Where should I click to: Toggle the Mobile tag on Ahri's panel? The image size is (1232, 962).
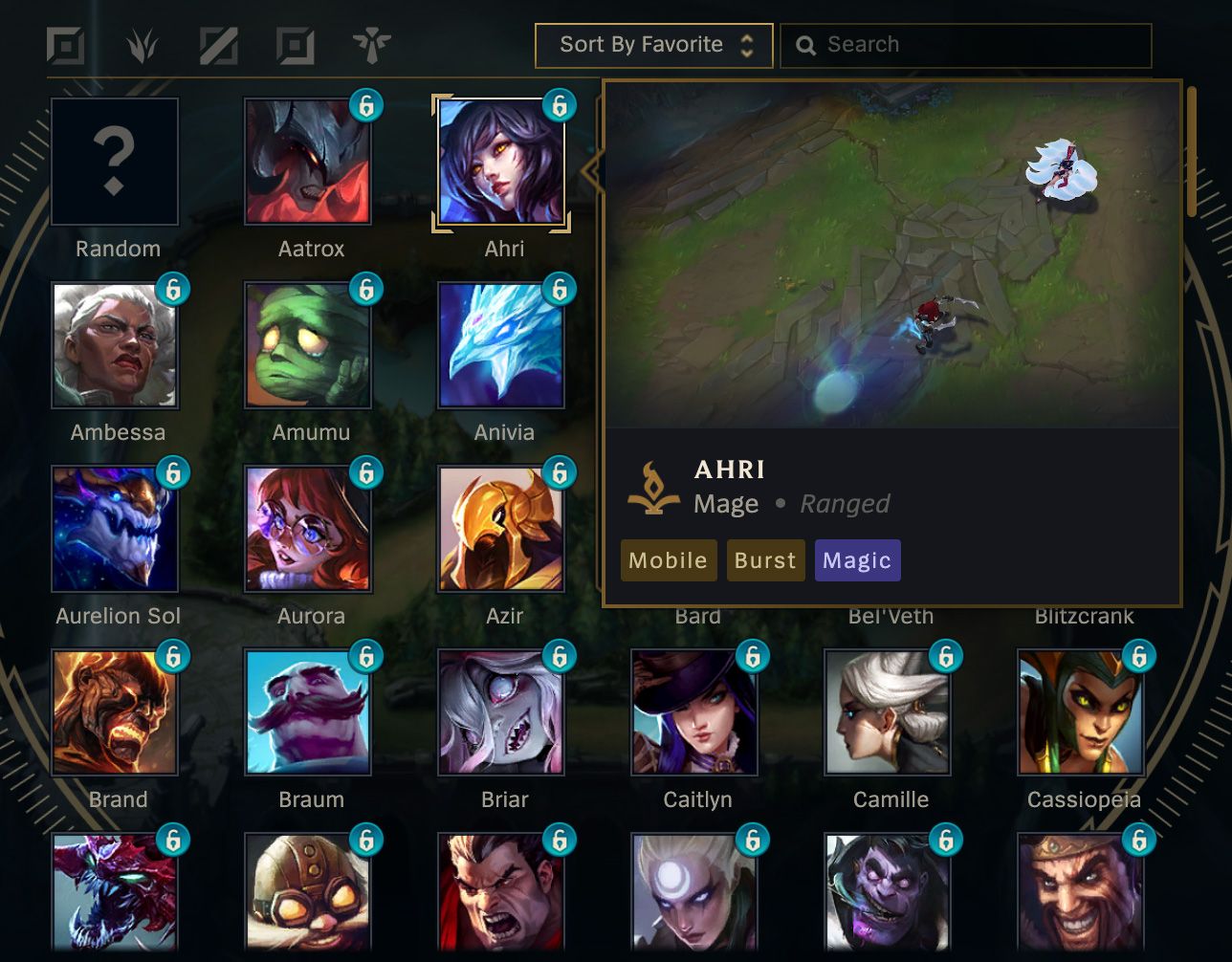pos(668,560)
